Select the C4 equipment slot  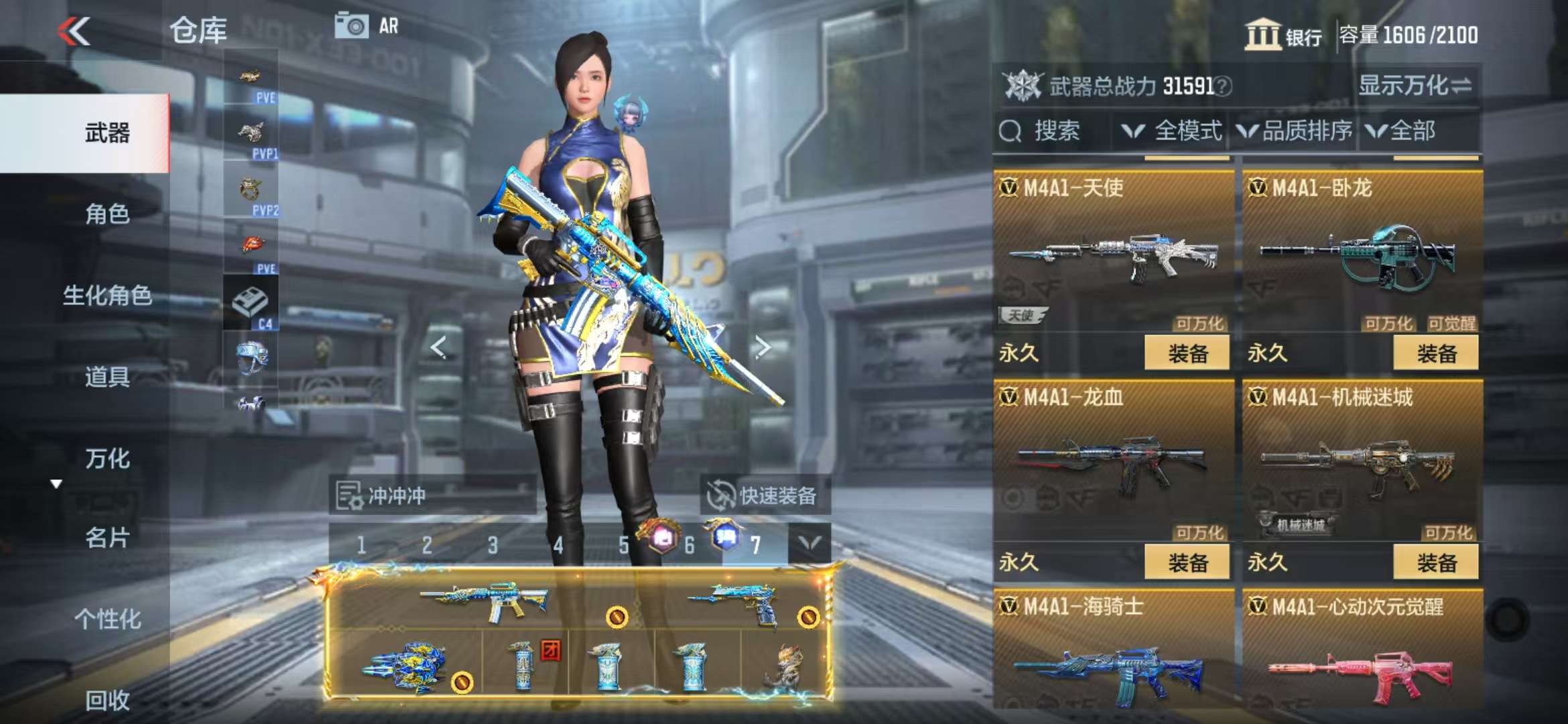pos(251,304)
